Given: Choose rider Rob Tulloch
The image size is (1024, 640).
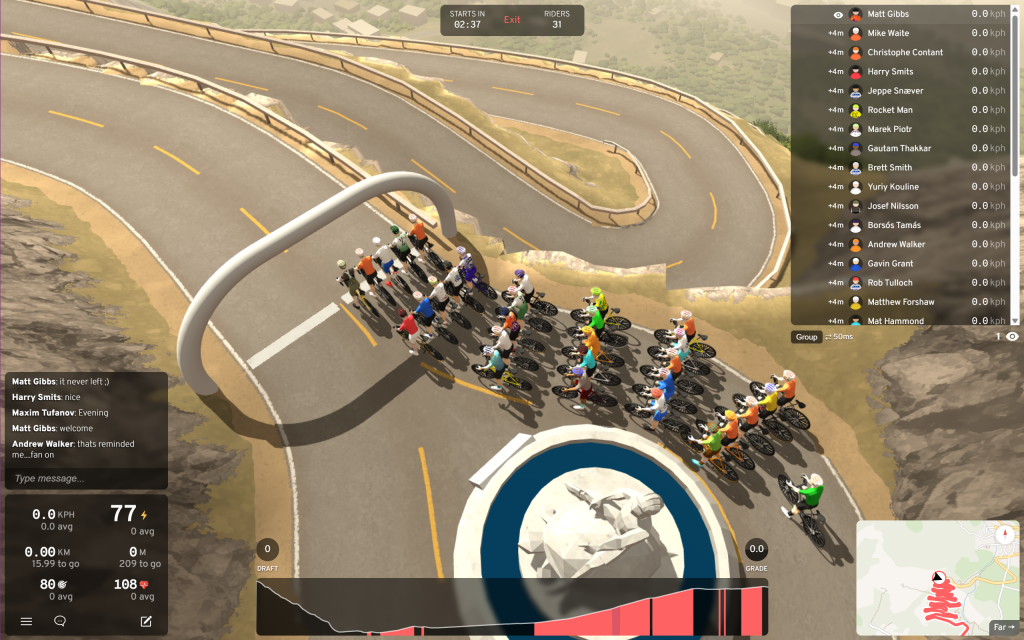Looking at the screenshot, I should (890, 283).
